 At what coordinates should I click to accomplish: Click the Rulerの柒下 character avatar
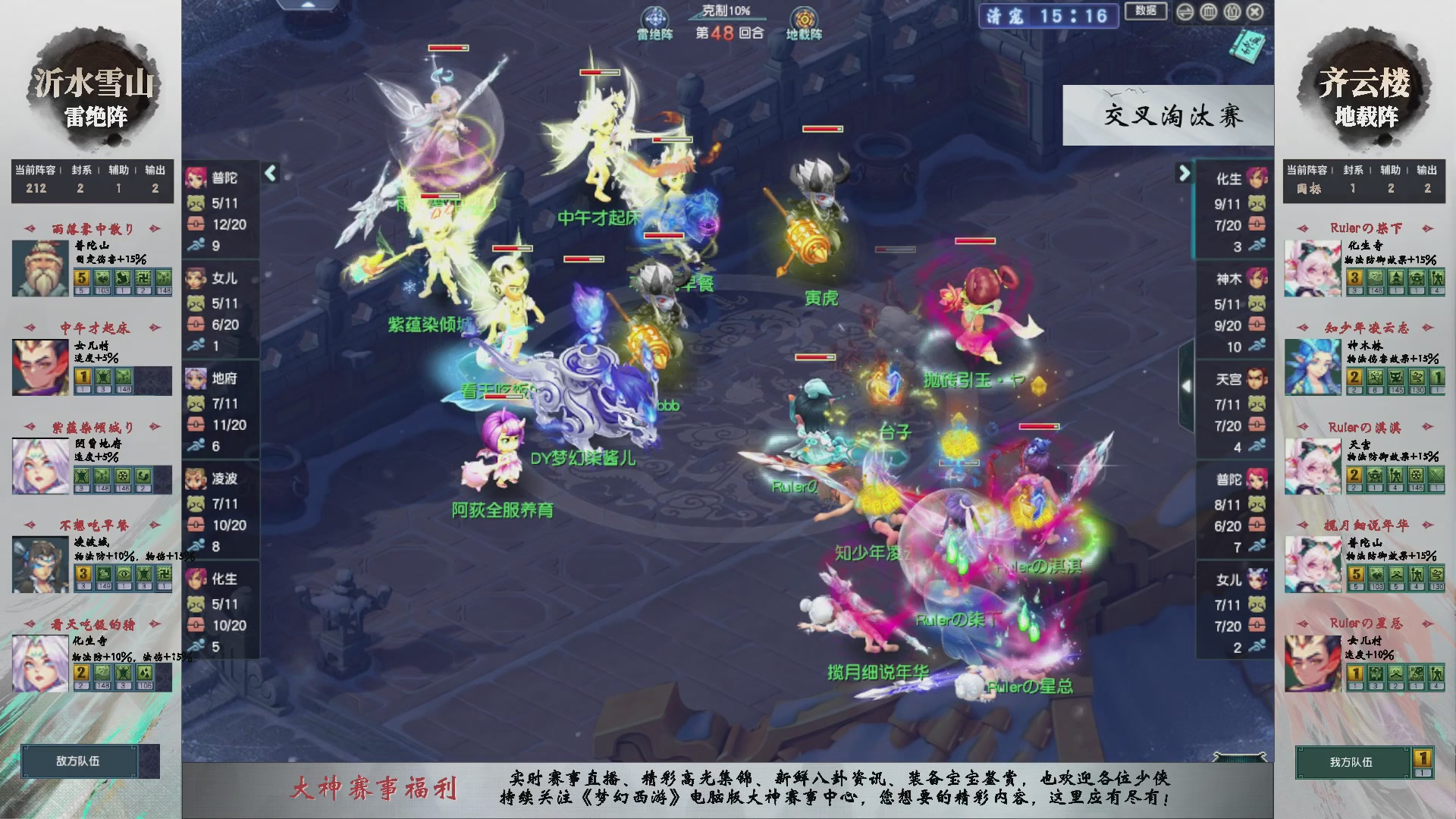pos(1313,267)
